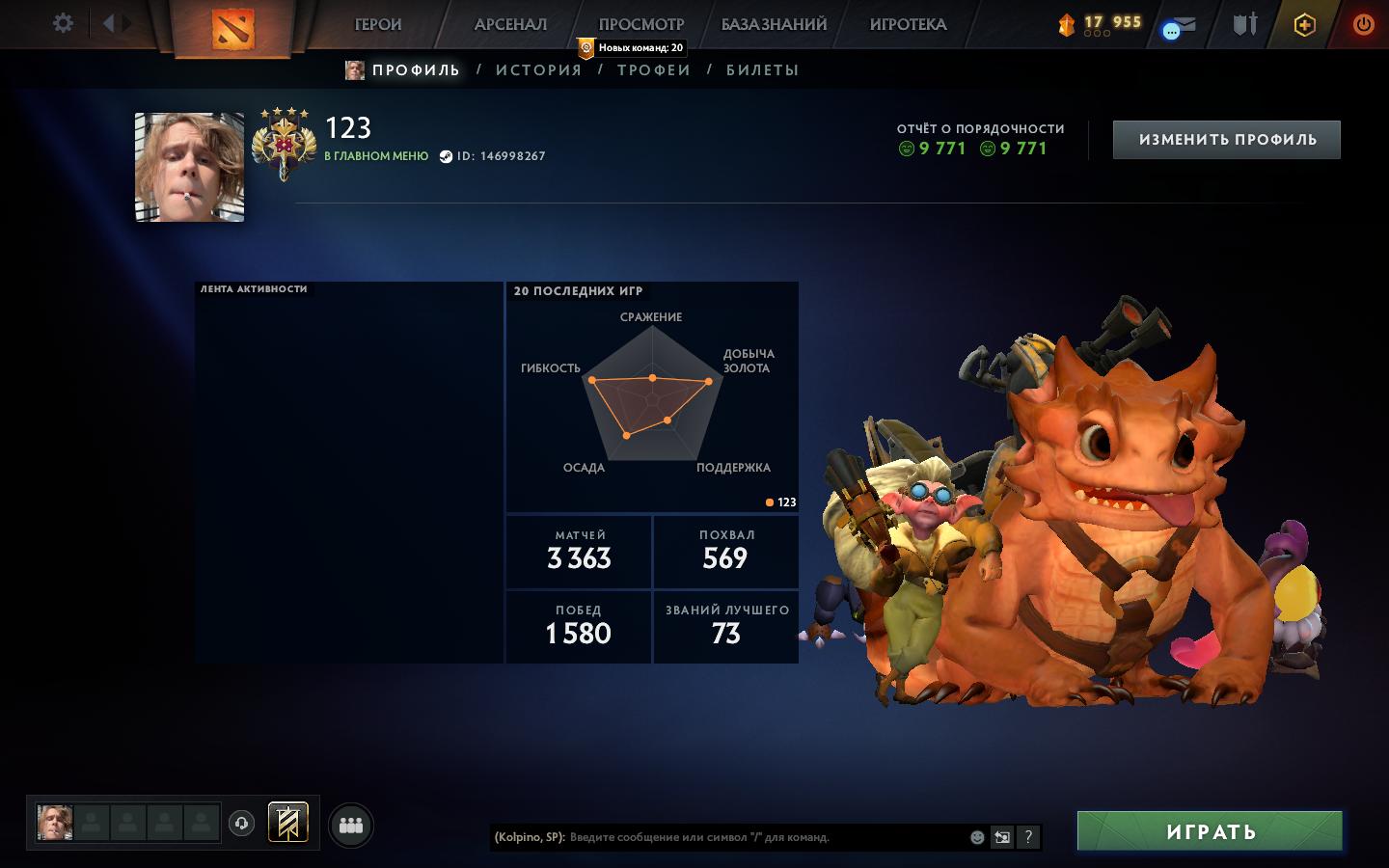Switch to the БИЛЕТЫ tab
This screenshot has width=1389, height=868.
click(762, 69)
